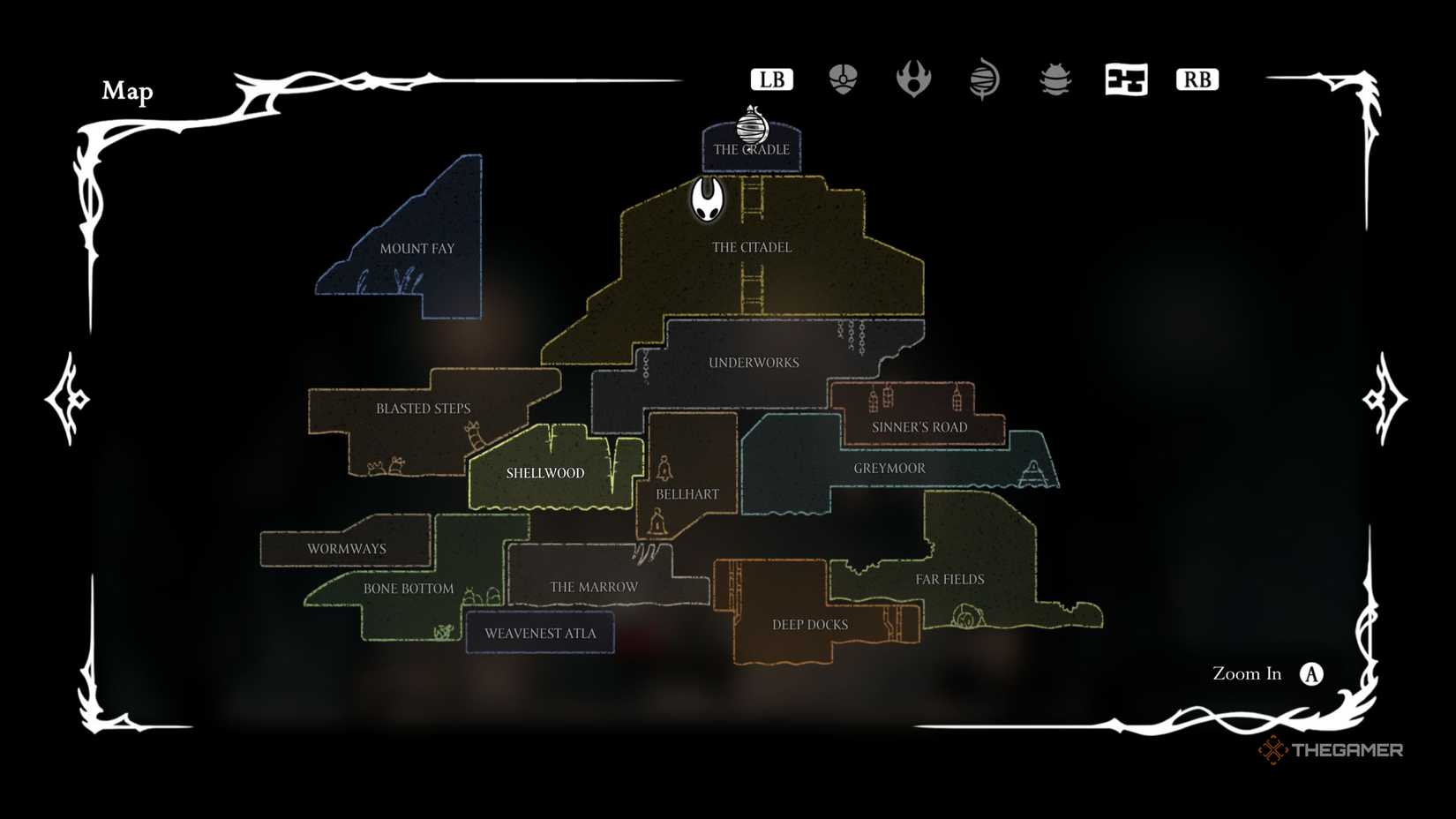The width and height of the screenshot is (1456, 819).
Task: Open the bug-shaped journal tab icon
Action: tap(1055, 79)
